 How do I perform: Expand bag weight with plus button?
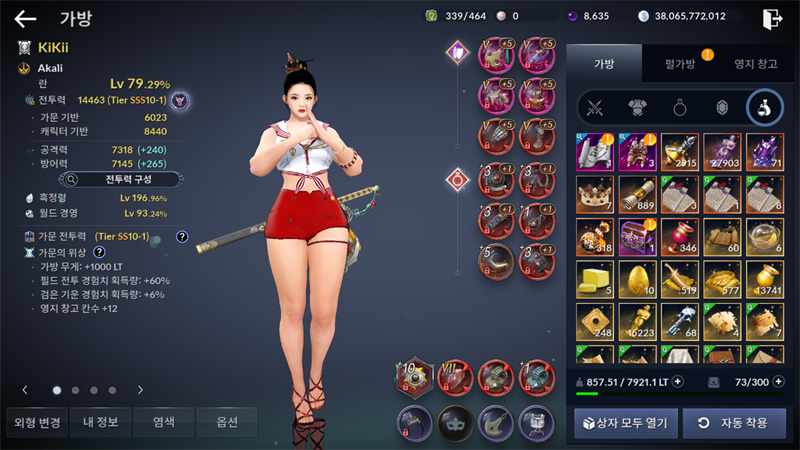point(677,381)
